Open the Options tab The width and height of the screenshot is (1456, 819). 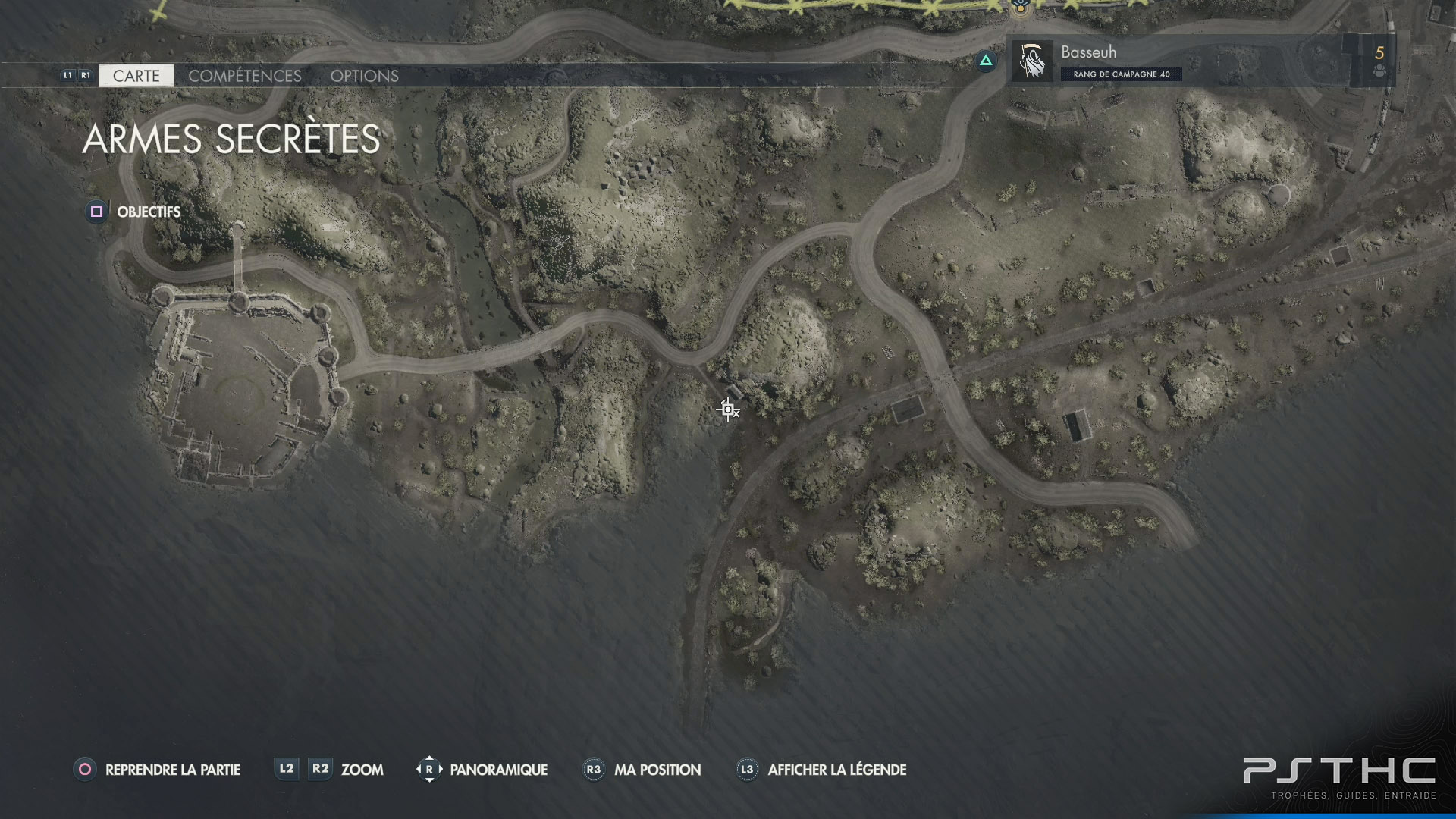coord(364,76)
